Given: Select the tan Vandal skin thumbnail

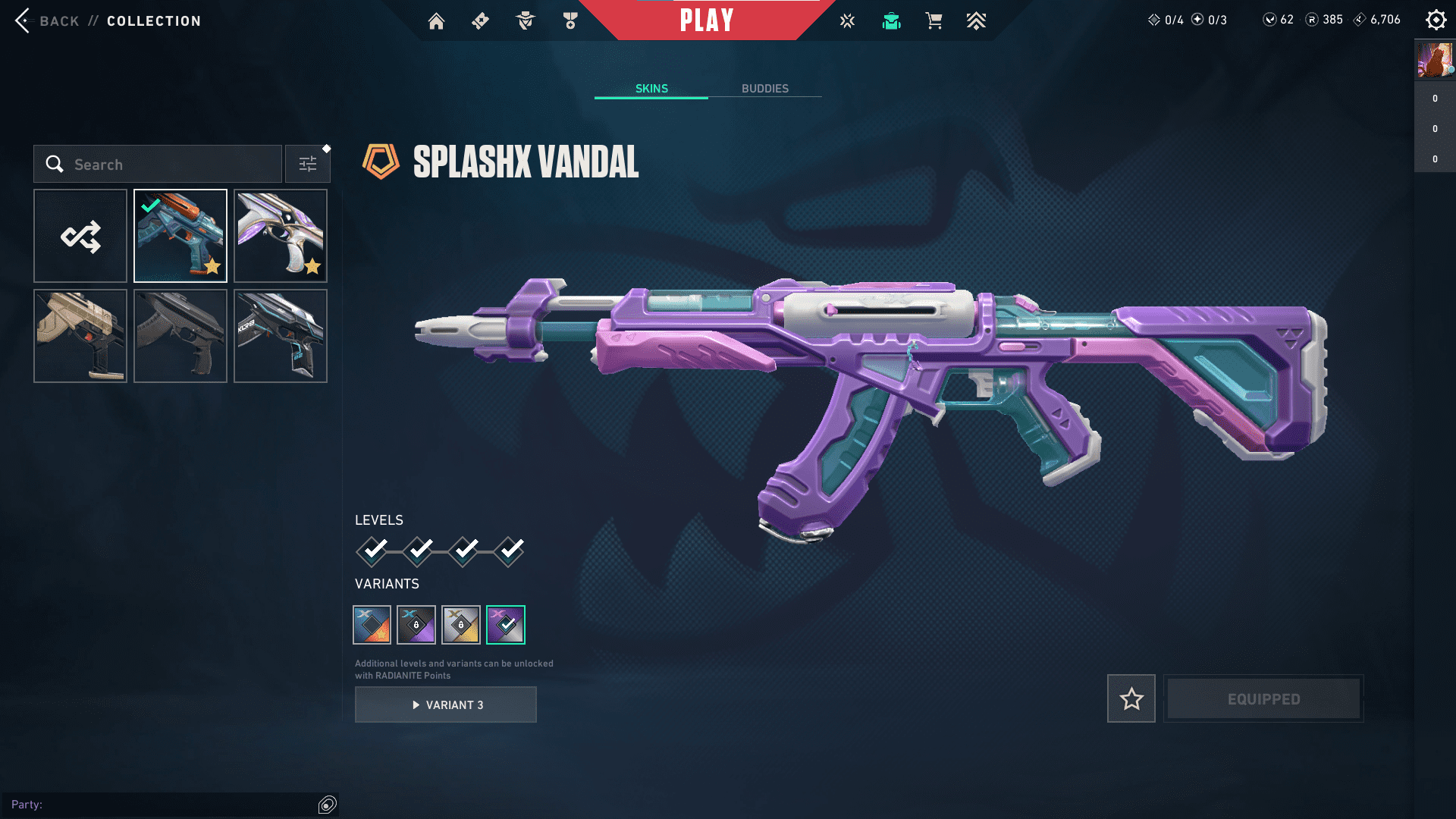Looking at the screenshot, I should pos(80,336).
